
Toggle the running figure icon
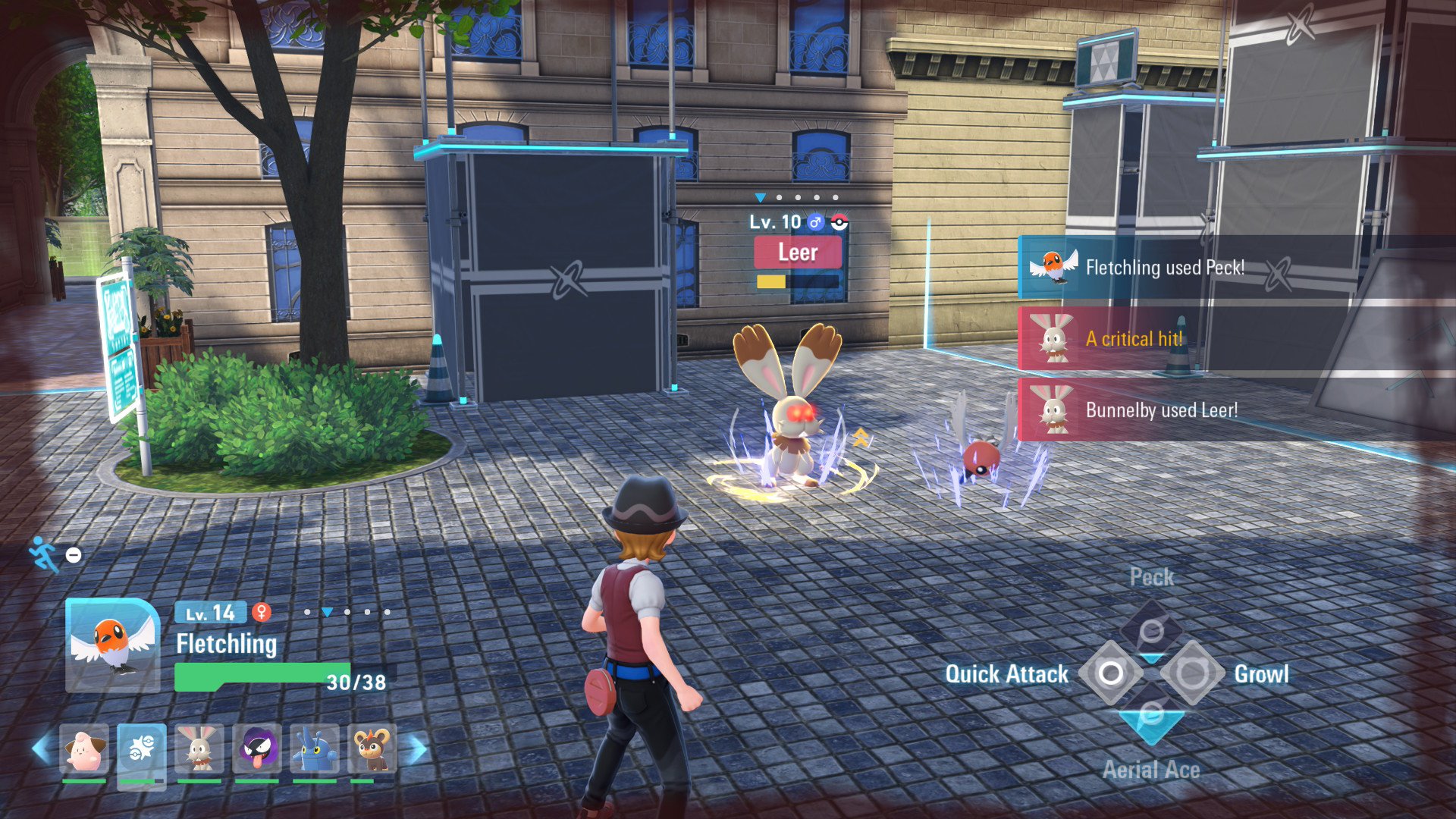44,554
